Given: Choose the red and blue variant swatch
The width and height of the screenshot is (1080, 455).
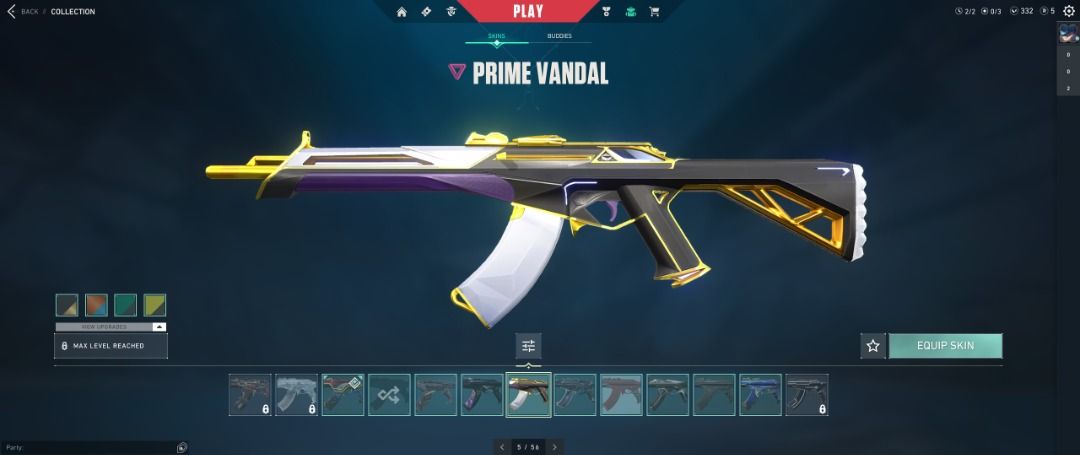Looking at the screenshot, I should (x=96, y=305).
